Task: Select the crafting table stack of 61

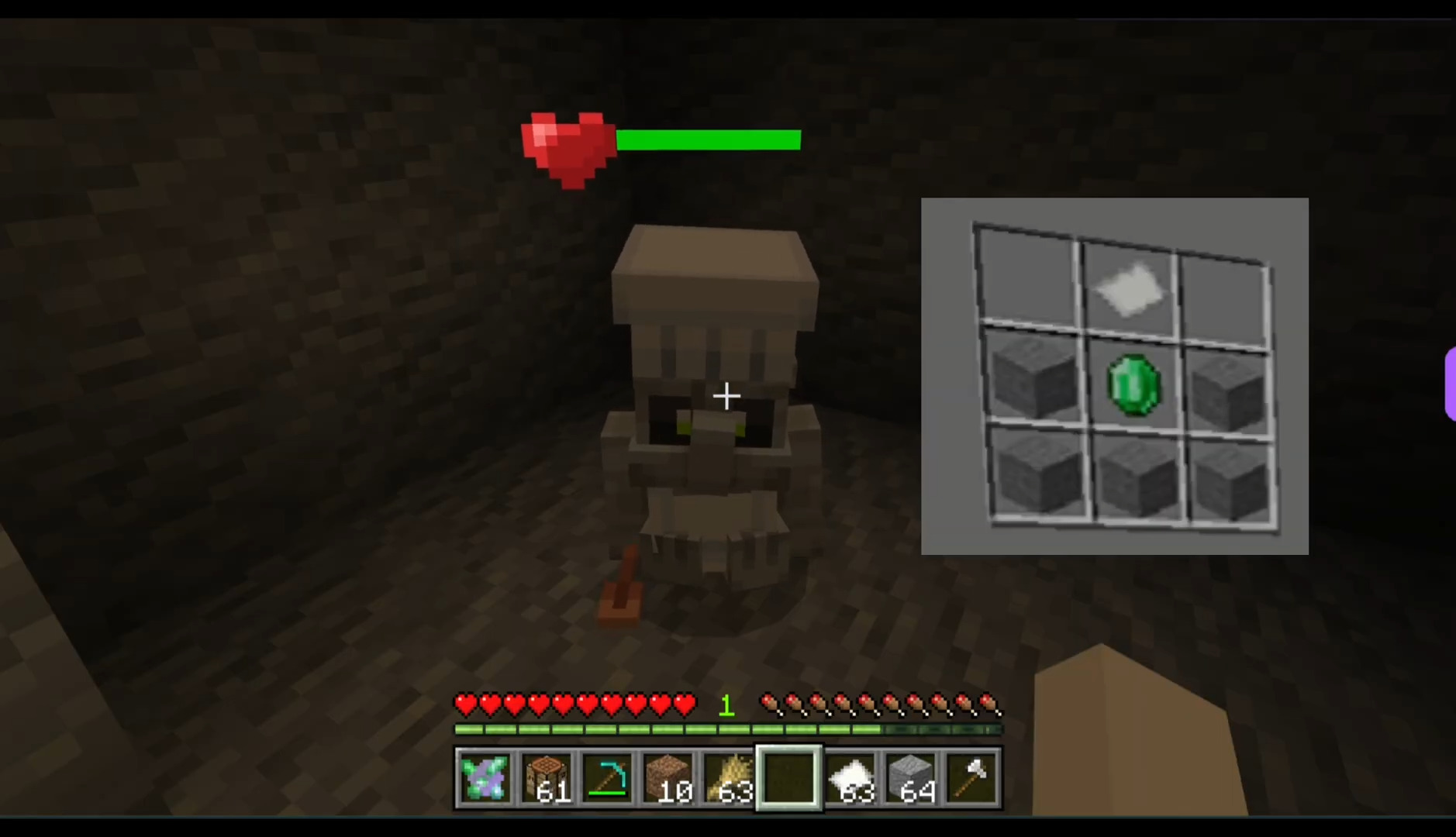Action: click(x=545, y=778)
